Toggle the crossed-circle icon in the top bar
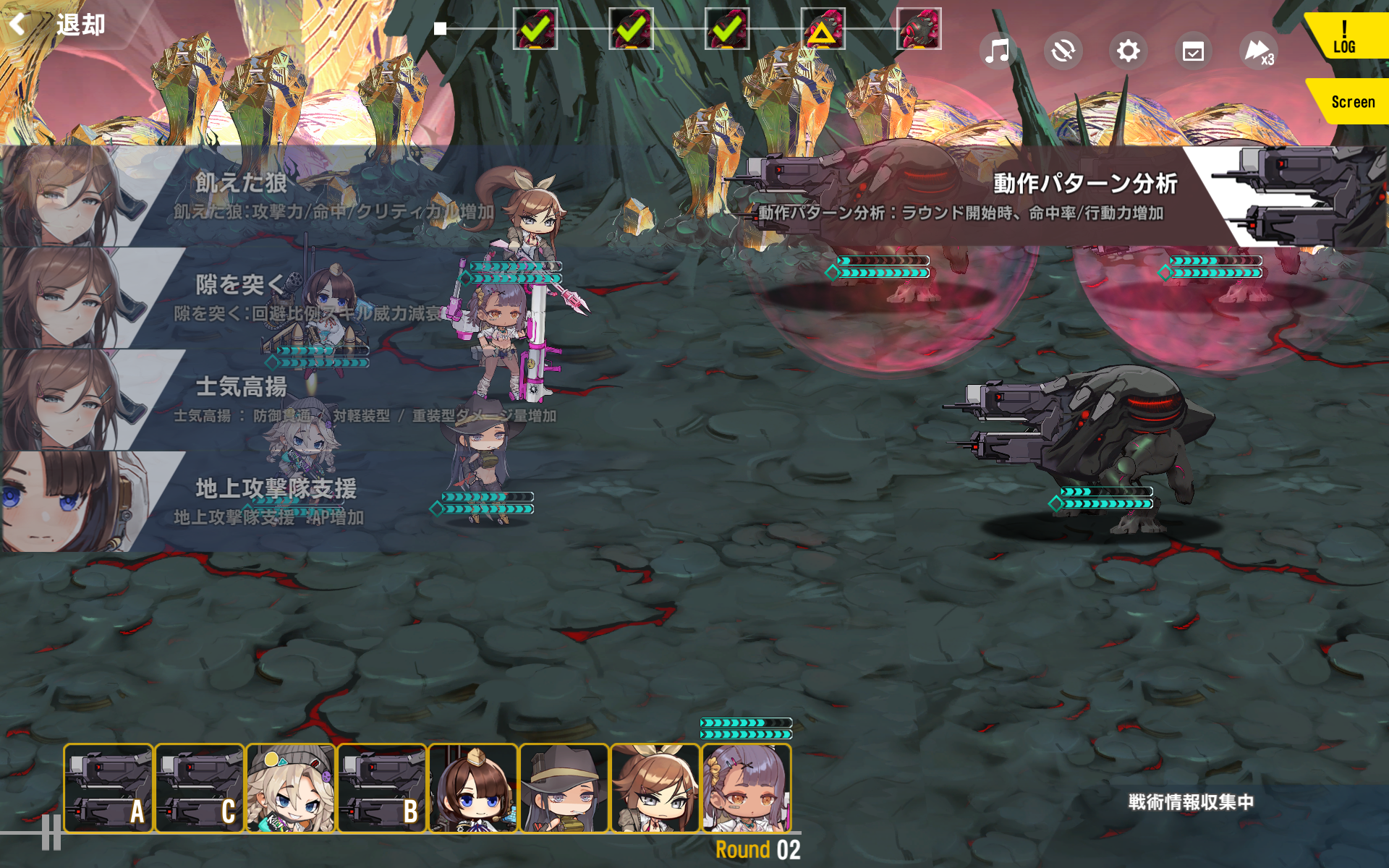This screenshot has width=1389, height=868. click(1063, 51)
